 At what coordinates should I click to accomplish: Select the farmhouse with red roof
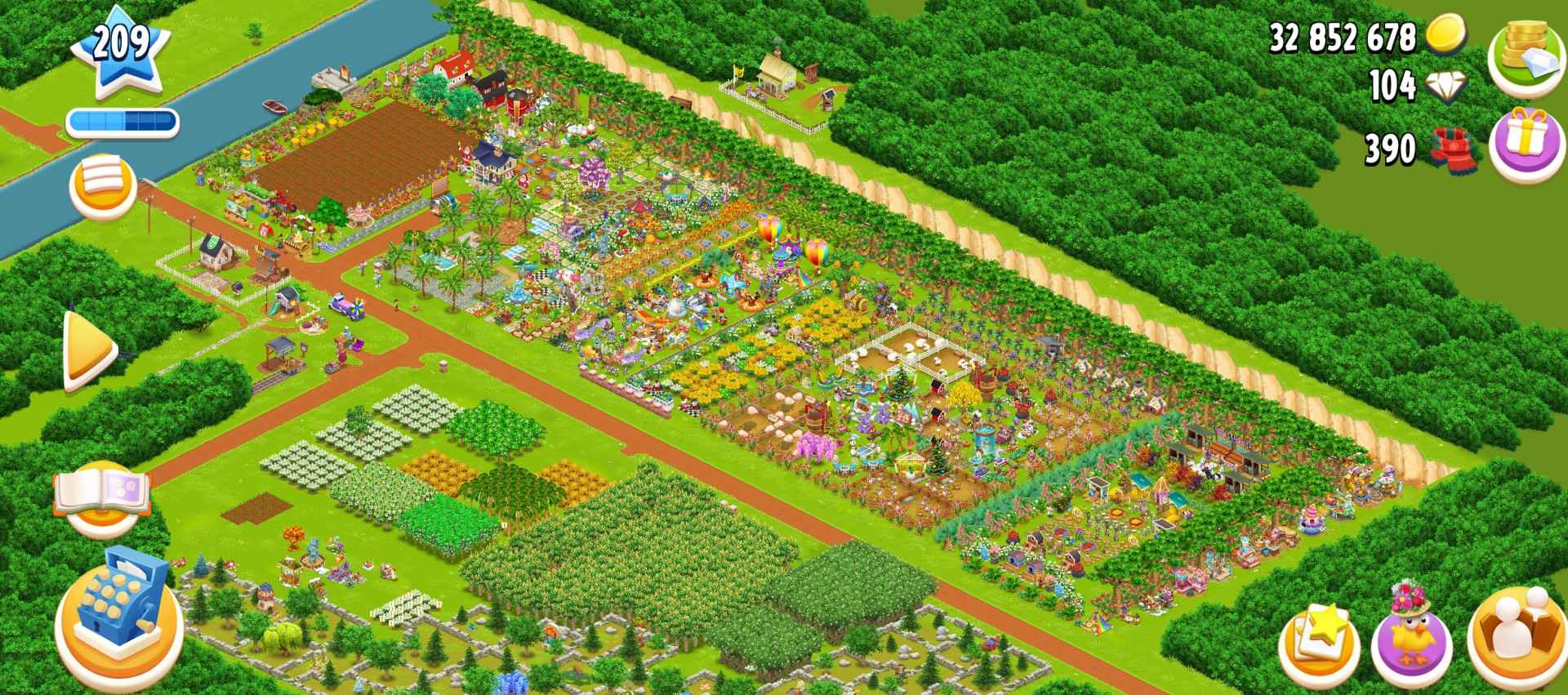(x=455, y=67)
